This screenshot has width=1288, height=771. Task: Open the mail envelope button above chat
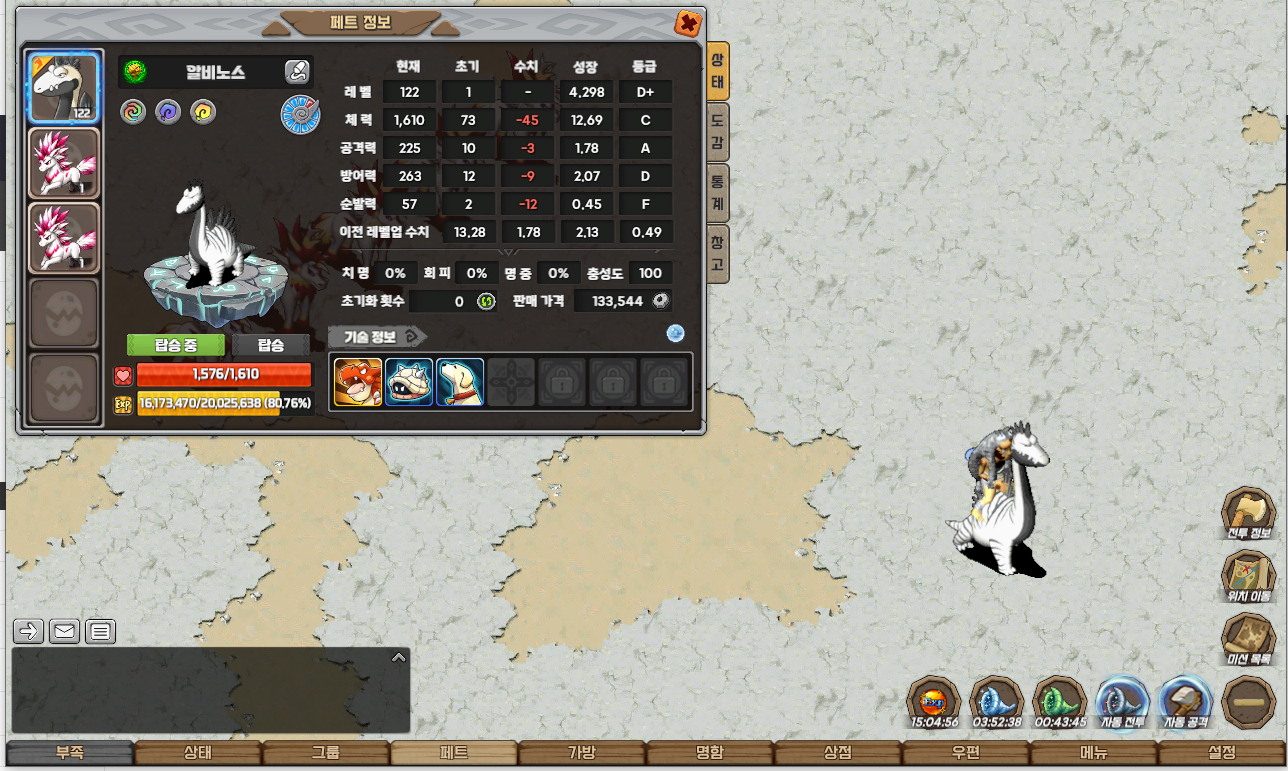pyautogui.click(x=65, y=631)
